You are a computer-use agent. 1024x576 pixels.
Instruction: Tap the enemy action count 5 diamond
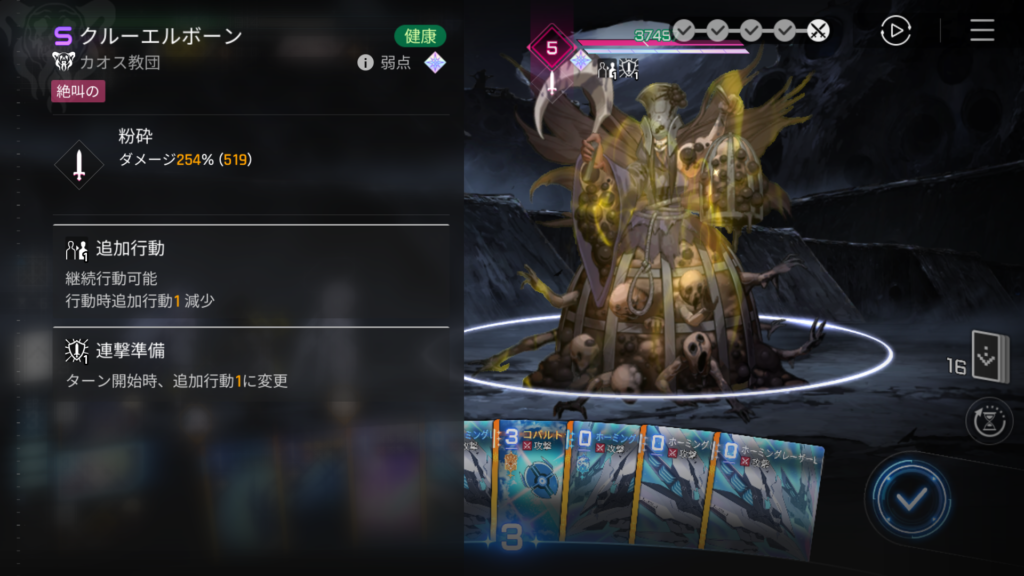pyautogui.click(x=551, y=47)
